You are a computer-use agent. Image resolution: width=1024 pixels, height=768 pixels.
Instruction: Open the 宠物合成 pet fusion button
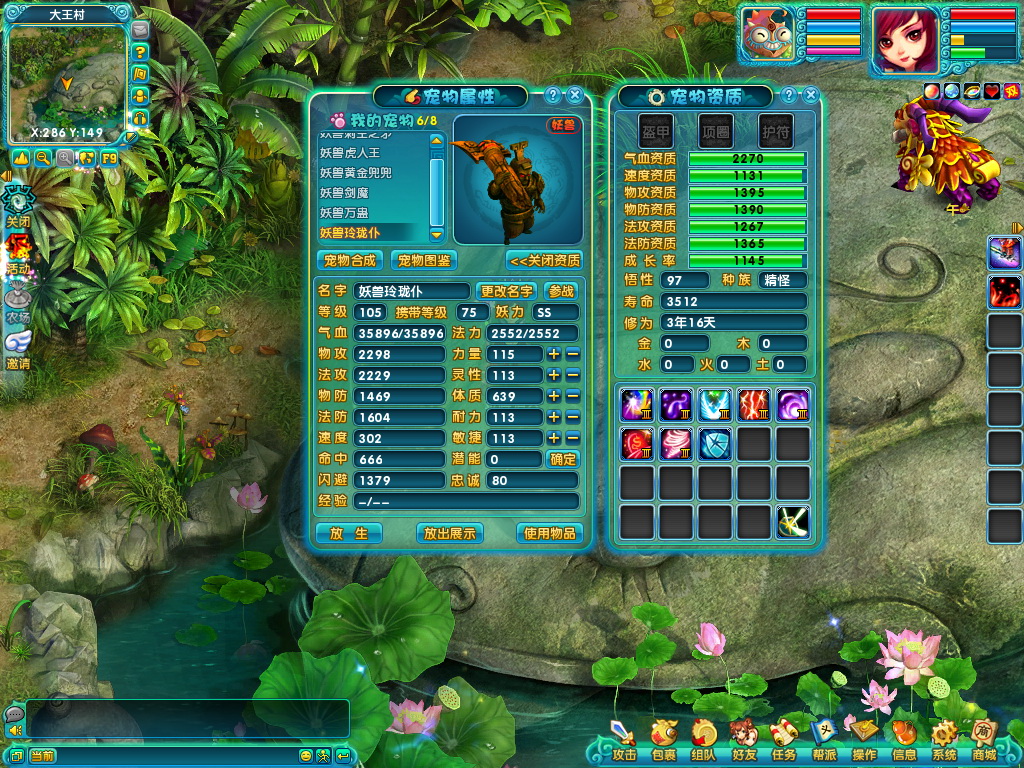click(350, 260)
